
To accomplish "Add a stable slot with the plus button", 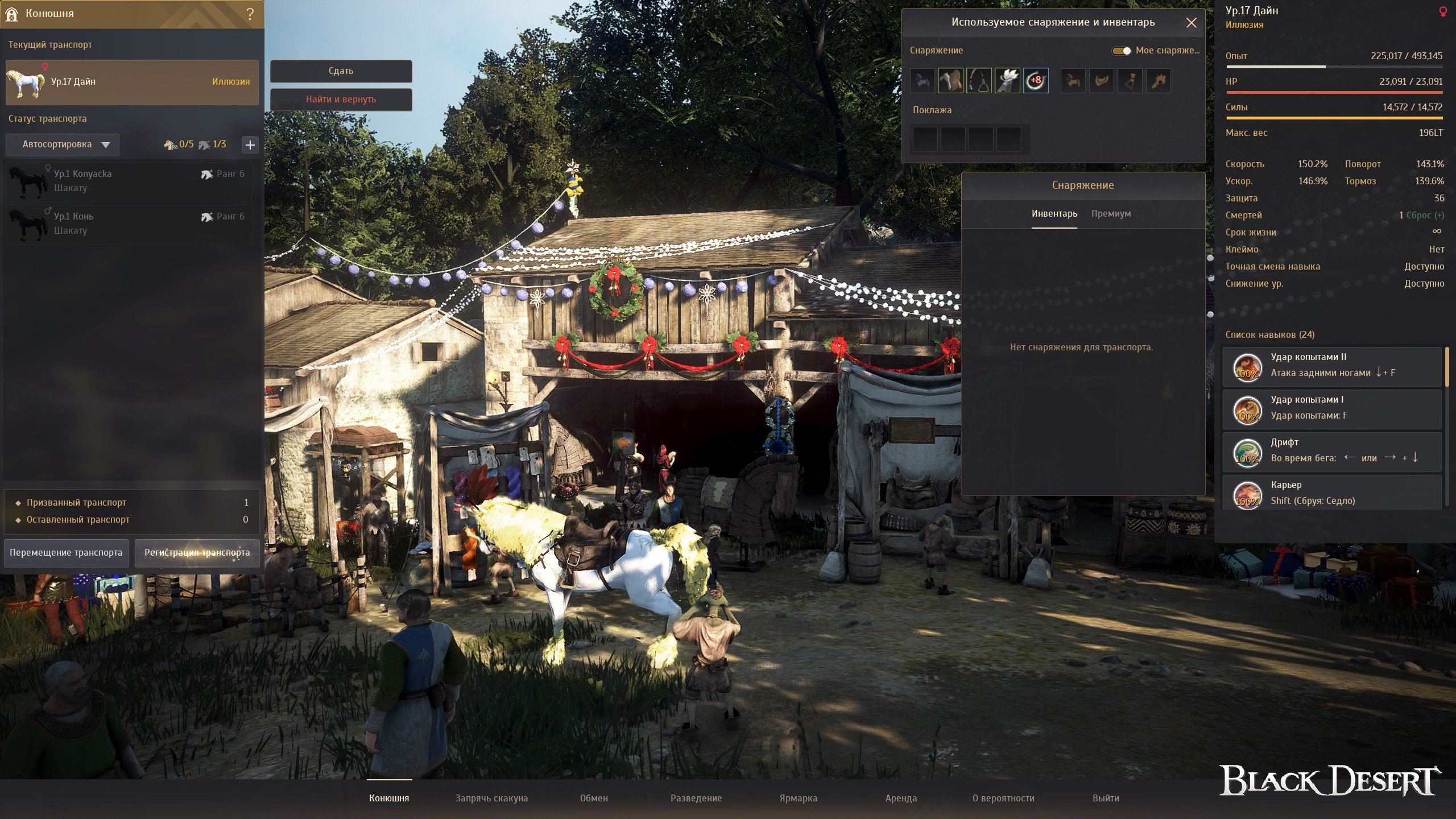I will pyautogui.click(x=250, y=144).
